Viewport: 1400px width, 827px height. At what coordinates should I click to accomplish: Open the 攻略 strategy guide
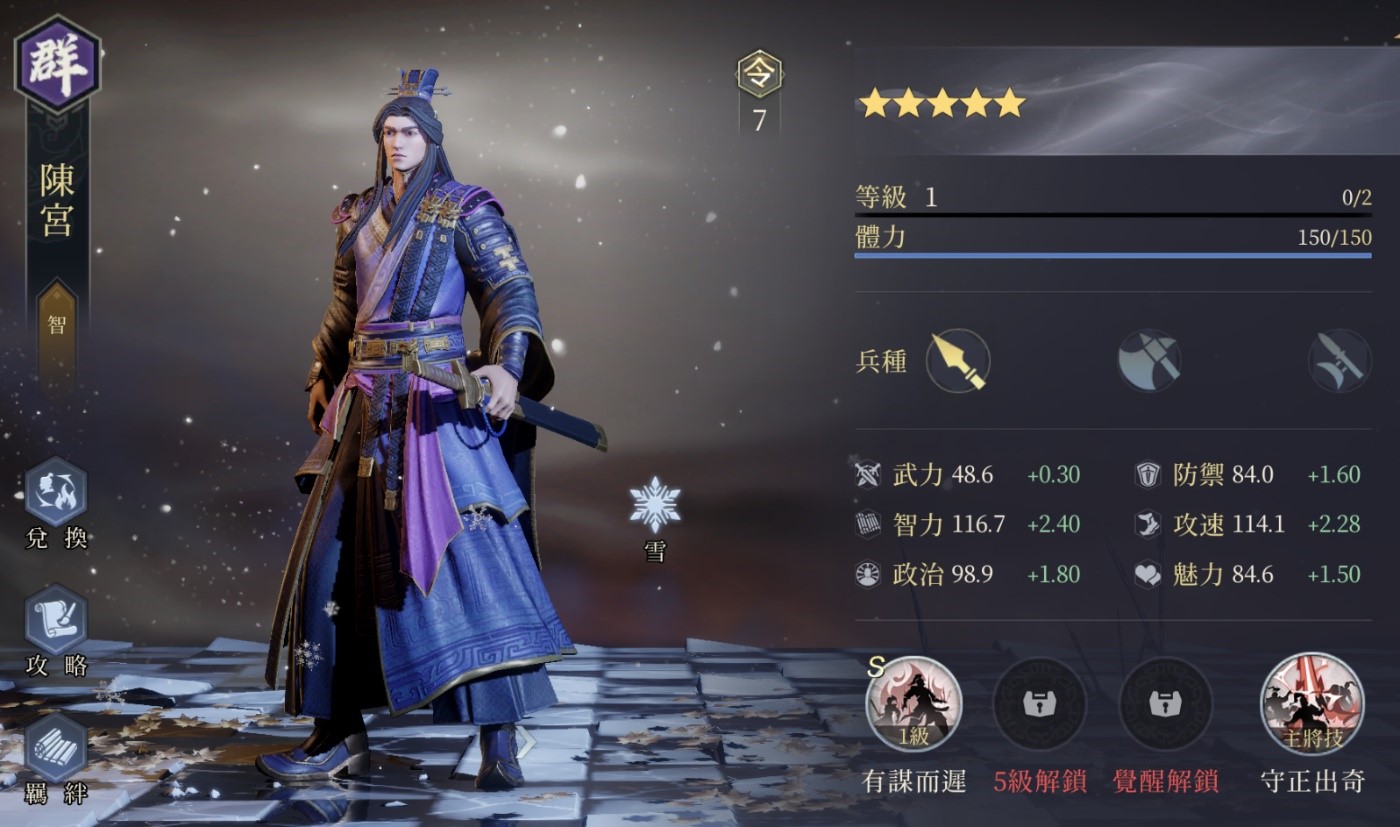[x=56, y=620]
